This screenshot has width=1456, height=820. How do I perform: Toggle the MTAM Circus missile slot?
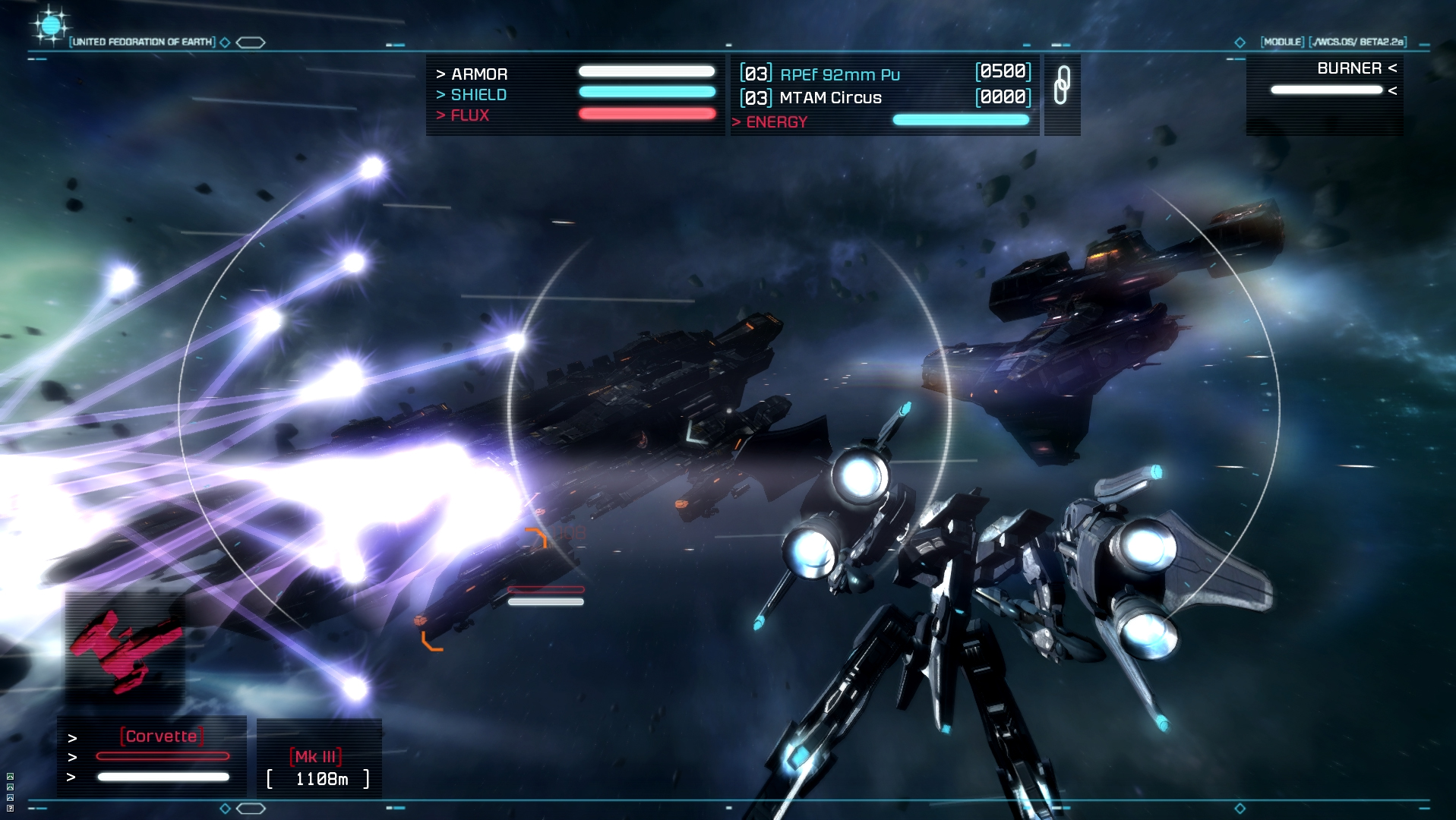(x=831, y=97)
